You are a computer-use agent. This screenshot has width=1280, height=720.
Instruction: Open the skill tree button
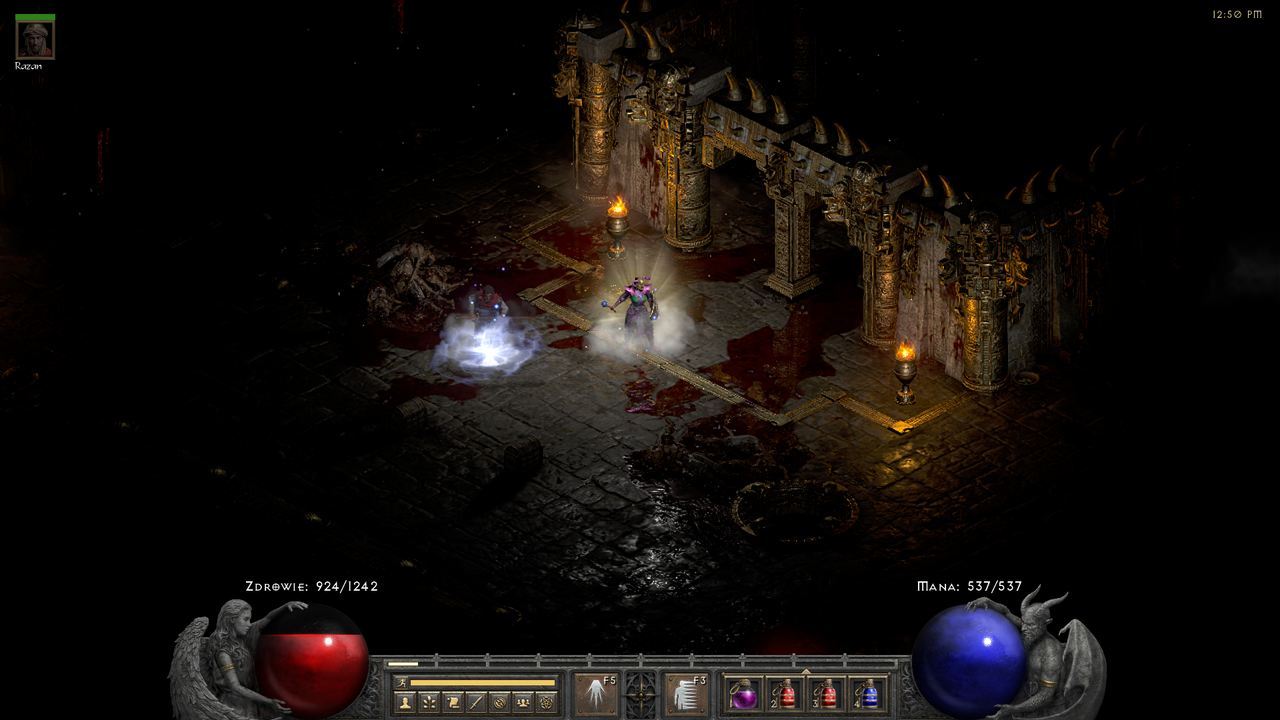tap(428, 702)
